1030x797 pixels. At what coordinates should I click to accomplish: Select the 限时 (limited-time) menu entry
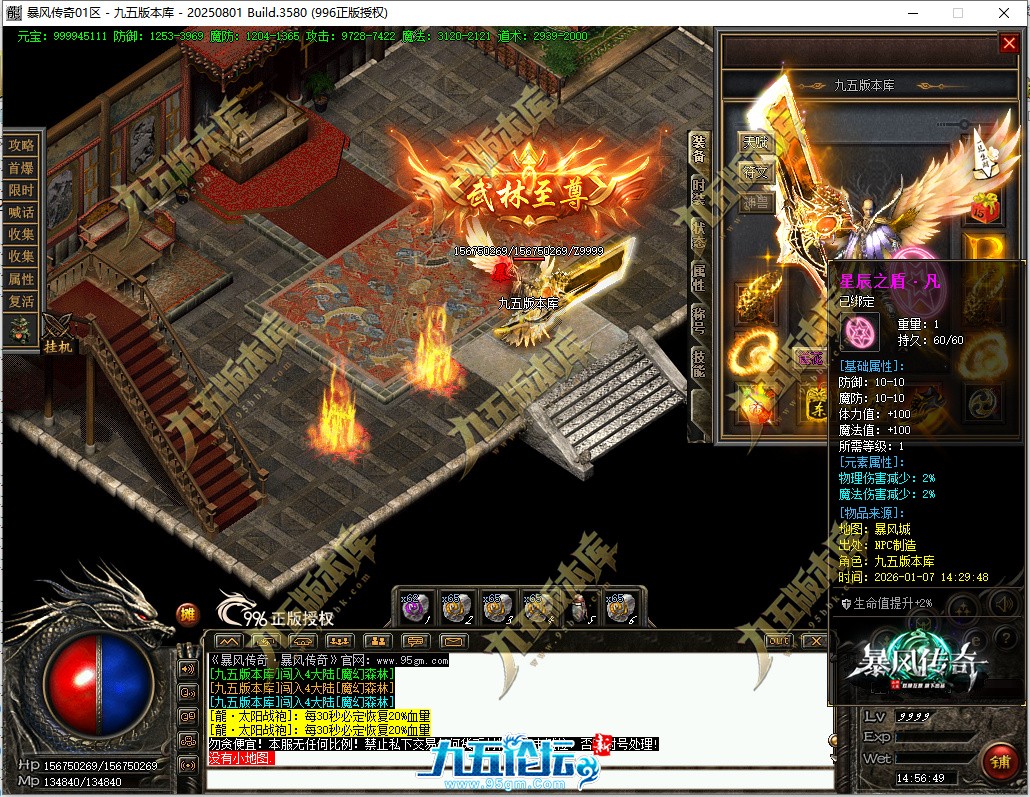pyautogui.click(x=21, y=190)
